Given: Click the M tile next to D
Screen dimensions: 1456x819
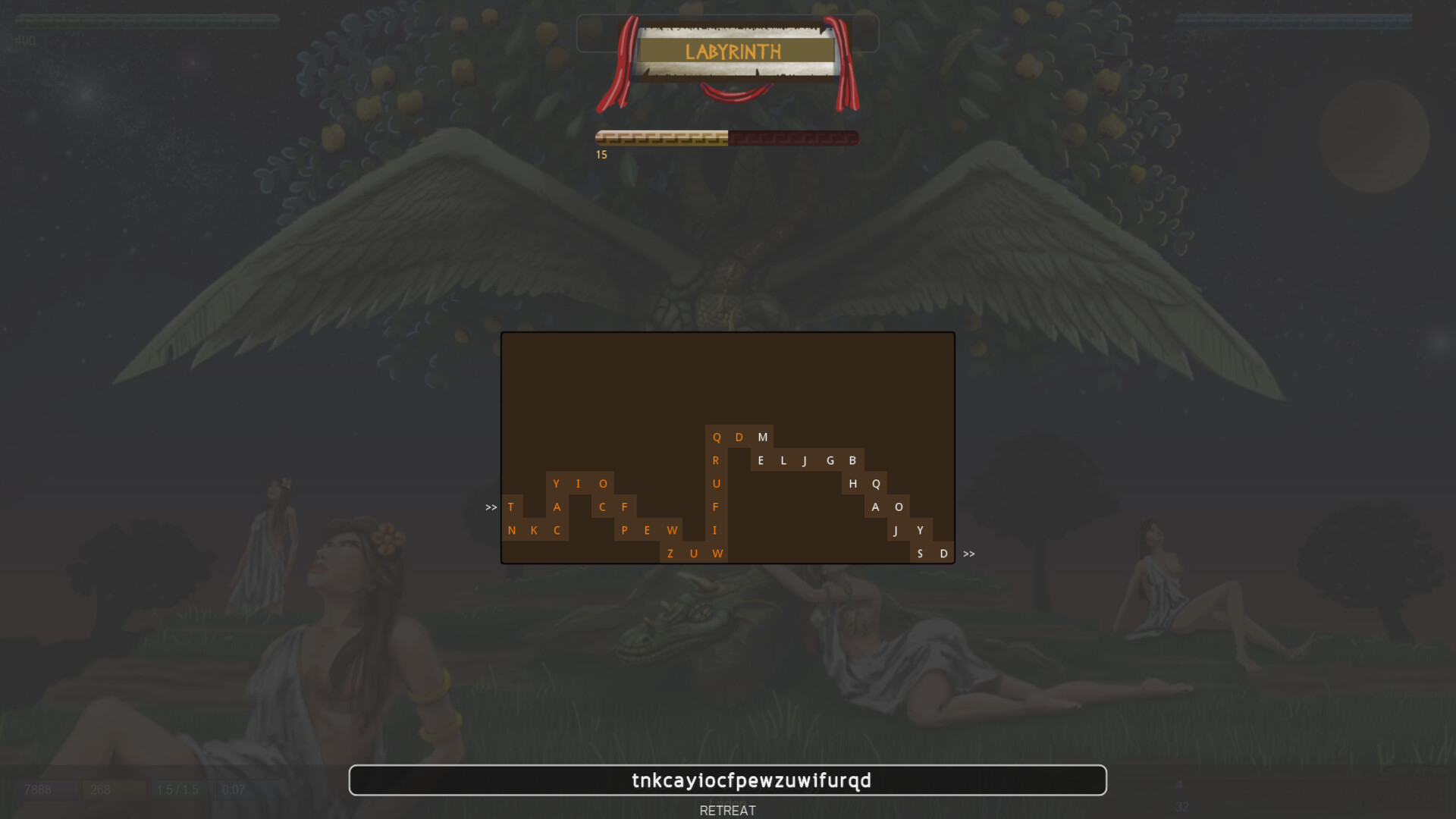Looking at the screenshot, I should tap(763, 438).
